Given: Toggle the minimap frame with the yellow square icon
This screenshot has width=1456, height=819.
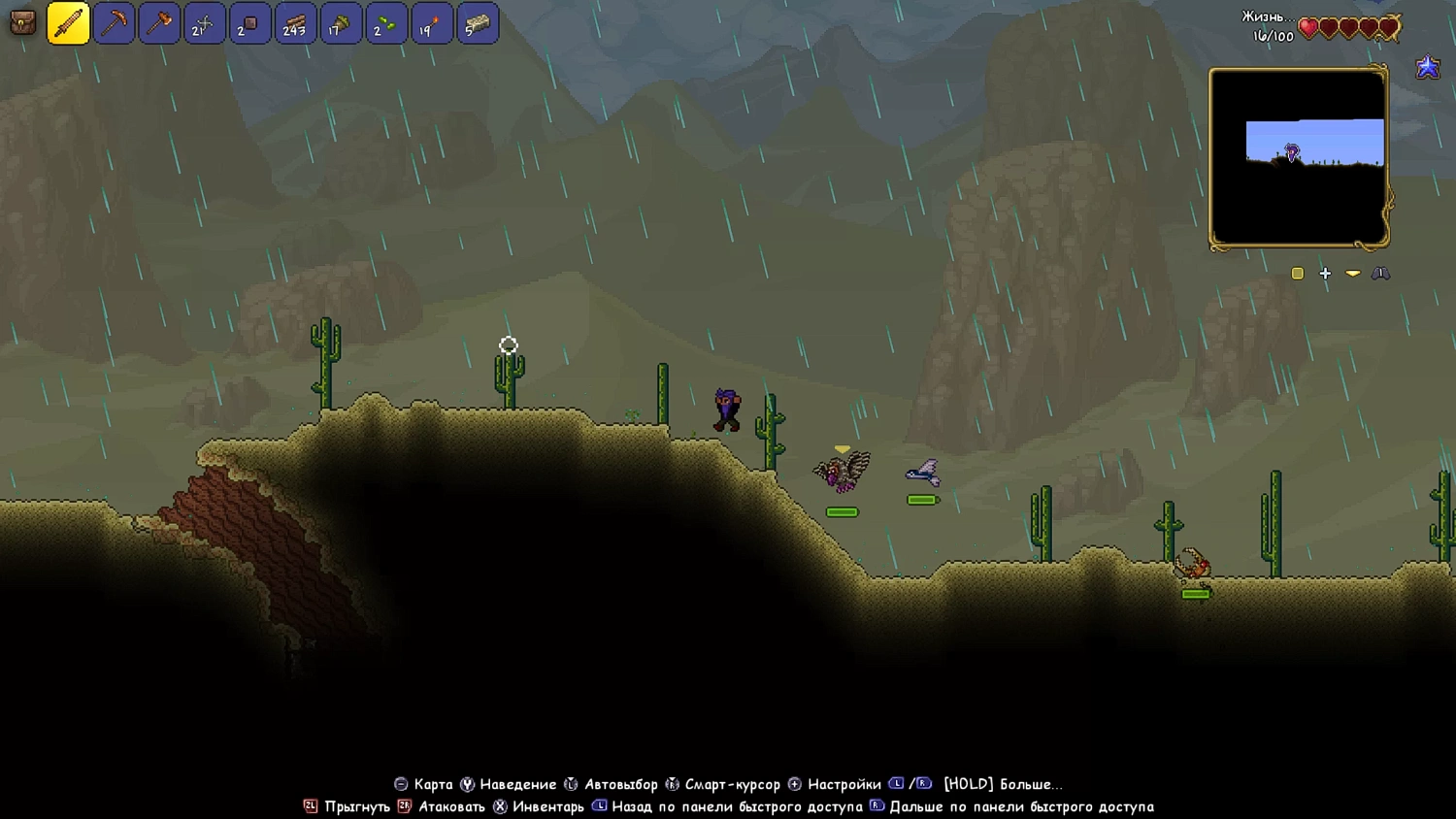Looking at the screenshot, I should (1297, 273).
